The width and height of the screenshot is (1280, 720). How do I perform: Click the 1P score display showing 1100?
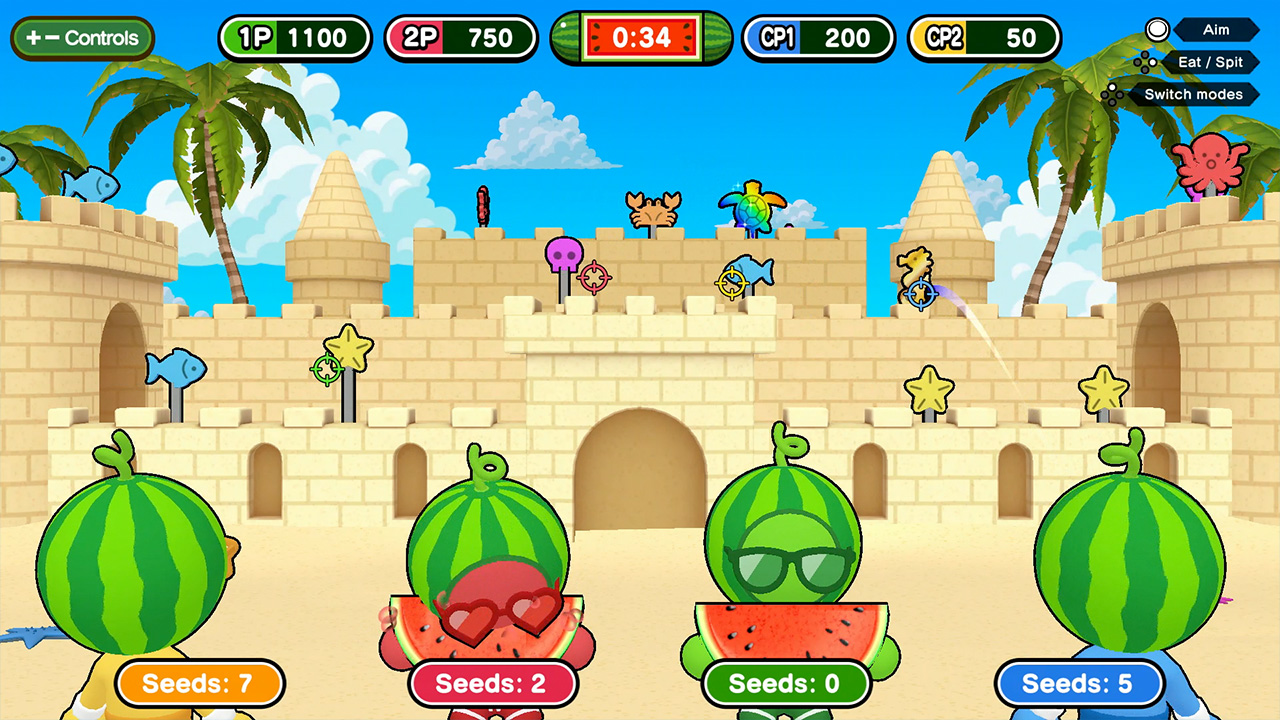[295, 38]
